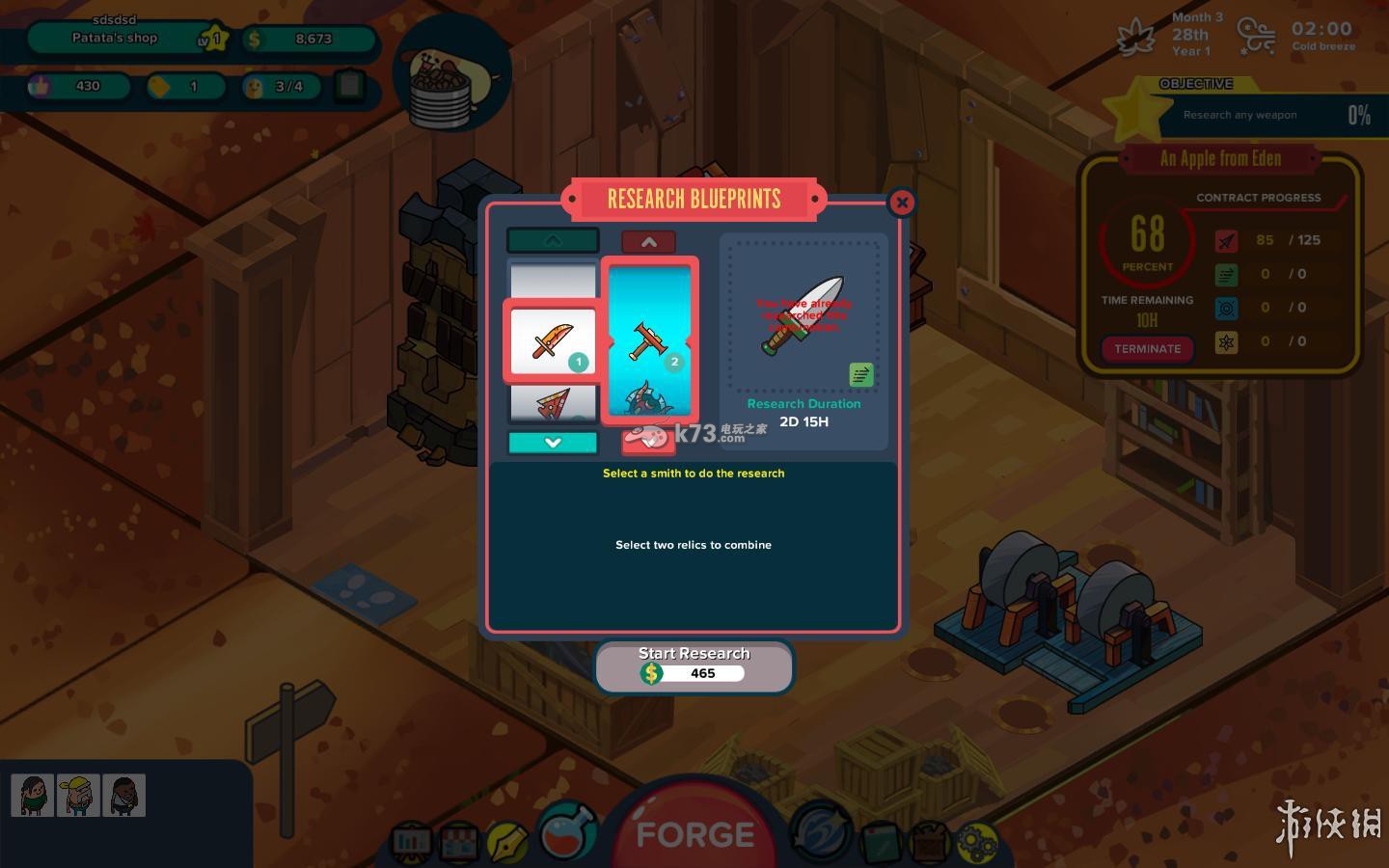Open the shop stall menu icon
1389x868 pixels.
pos(459,843)
